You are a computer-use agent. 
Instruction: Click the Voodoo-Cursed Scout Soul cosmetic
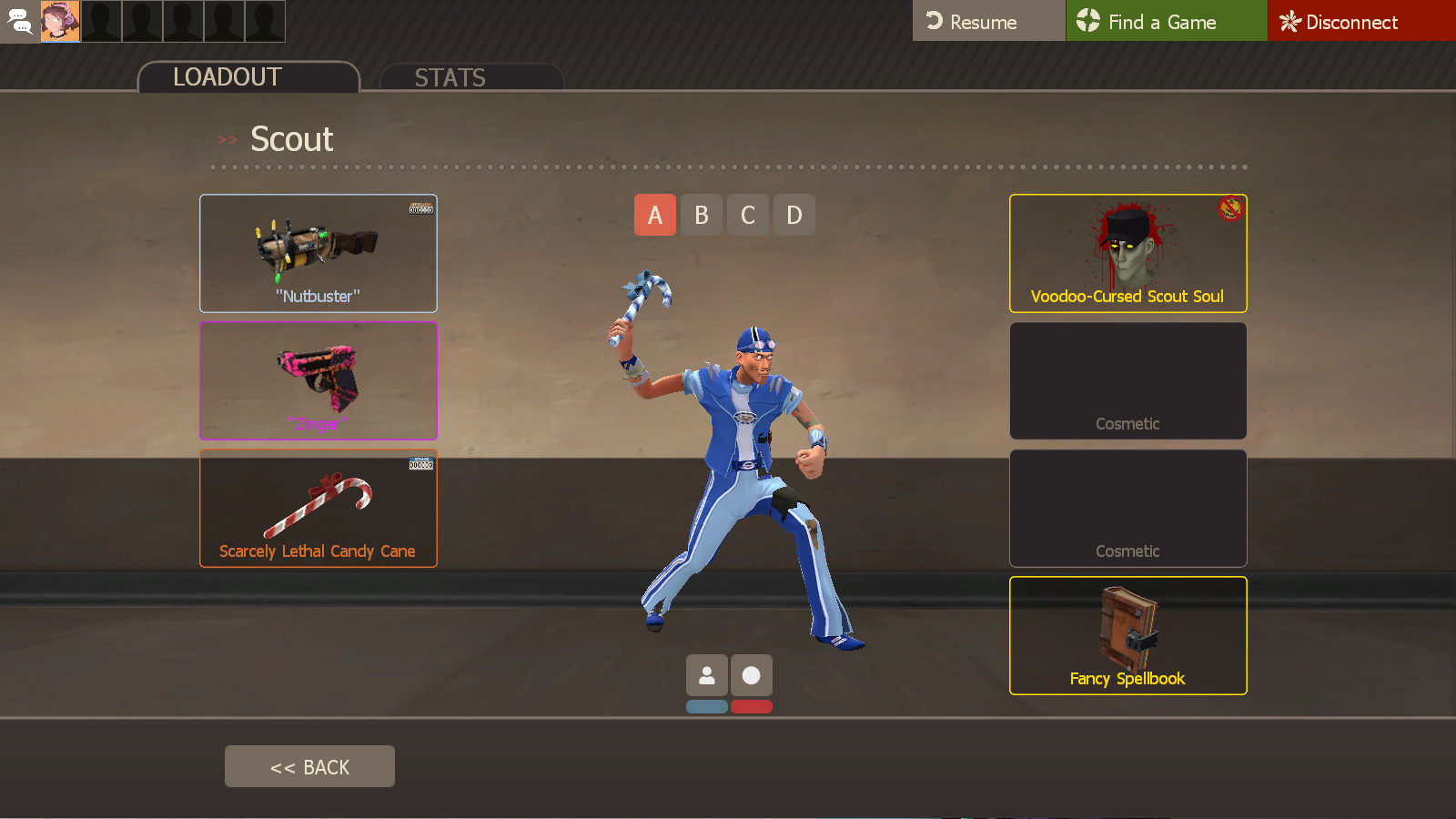[x=1127, y=253]
